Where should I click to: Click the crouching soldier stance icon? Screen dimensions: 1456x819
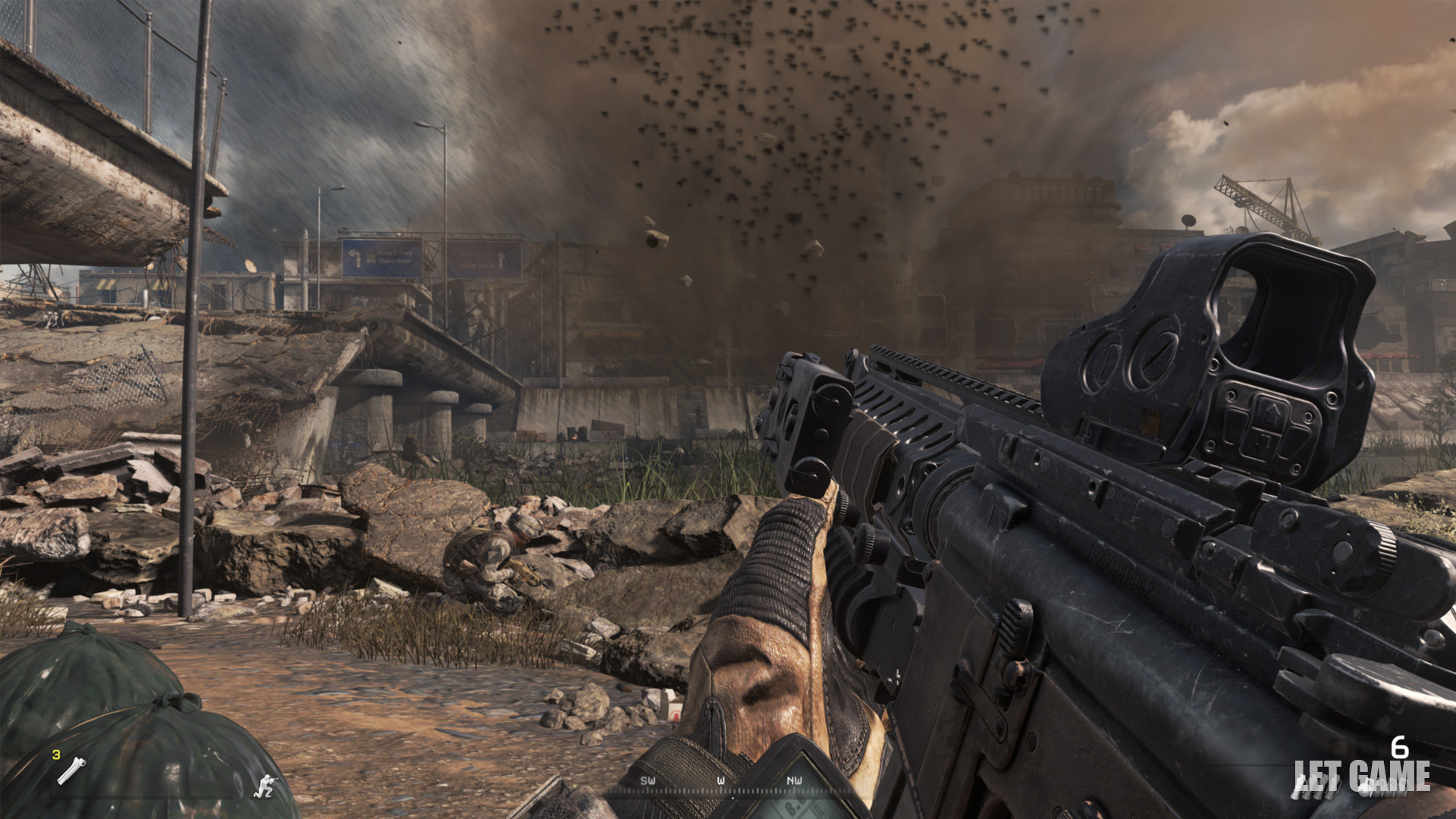(265, 786)
